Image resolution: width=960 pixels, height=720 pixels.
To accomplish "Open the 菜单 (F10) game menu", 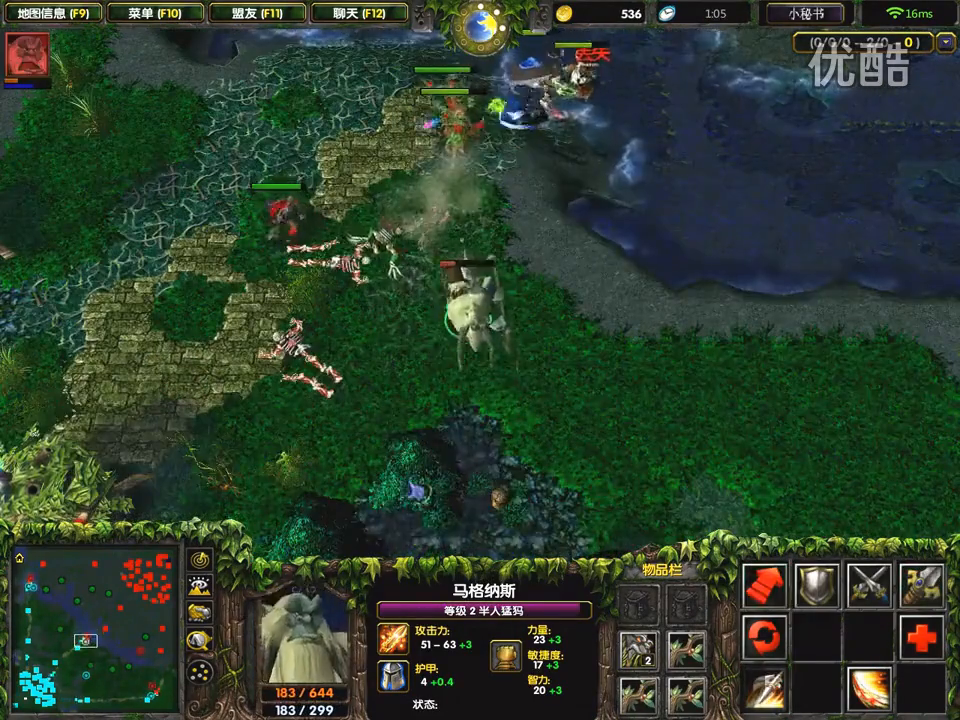I will click(155, 14).
